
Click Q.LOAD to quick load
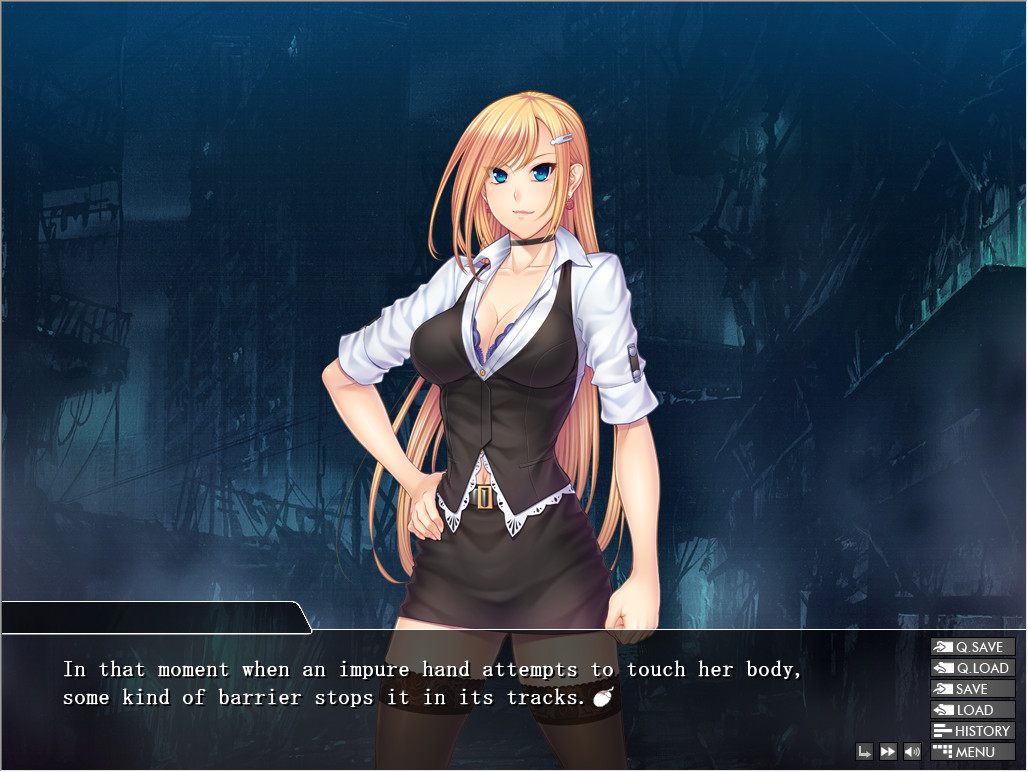(972, 668)
